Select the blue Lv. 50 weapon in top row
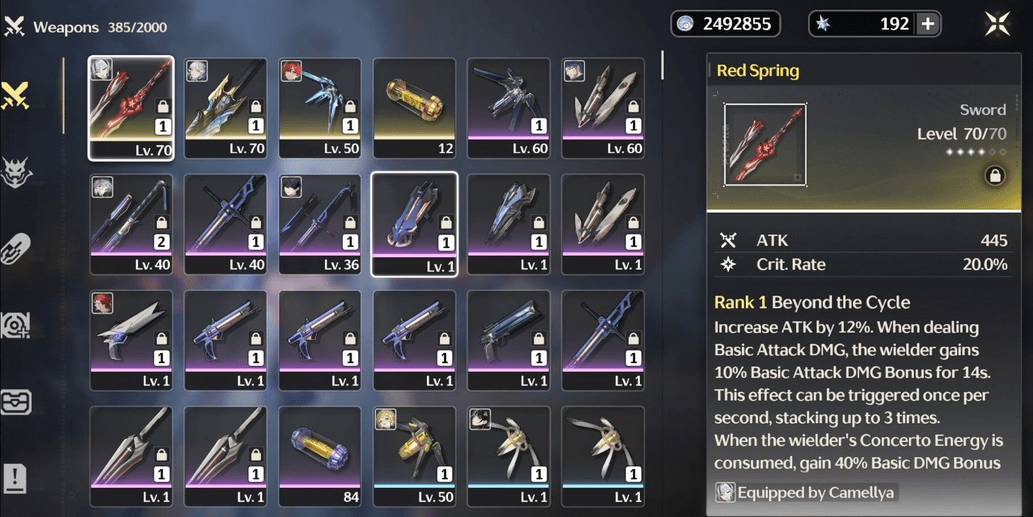Image resolution: width=1033 pixels, height=517 pixels. pyautogui.click(x=320, y=107)
